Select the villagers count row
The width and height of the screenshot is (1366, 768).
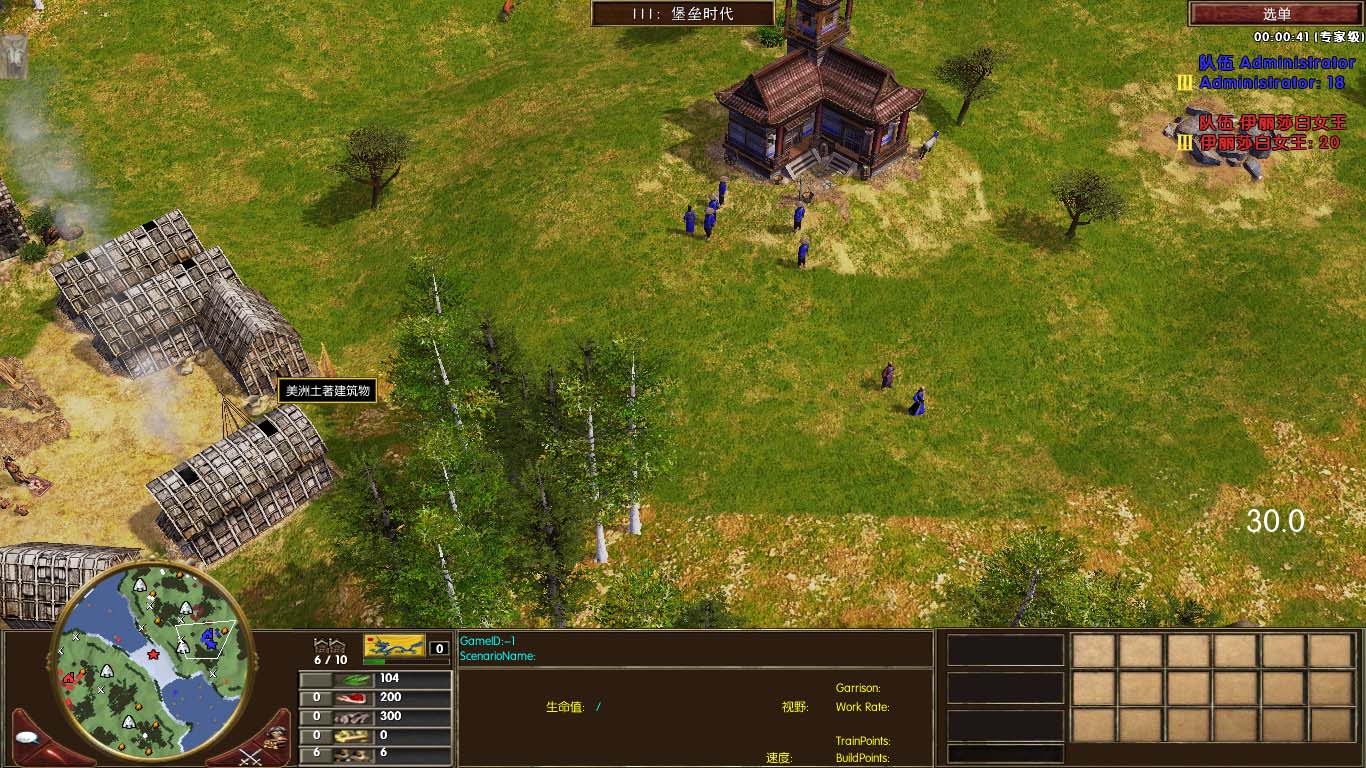(x=376, y=753)
